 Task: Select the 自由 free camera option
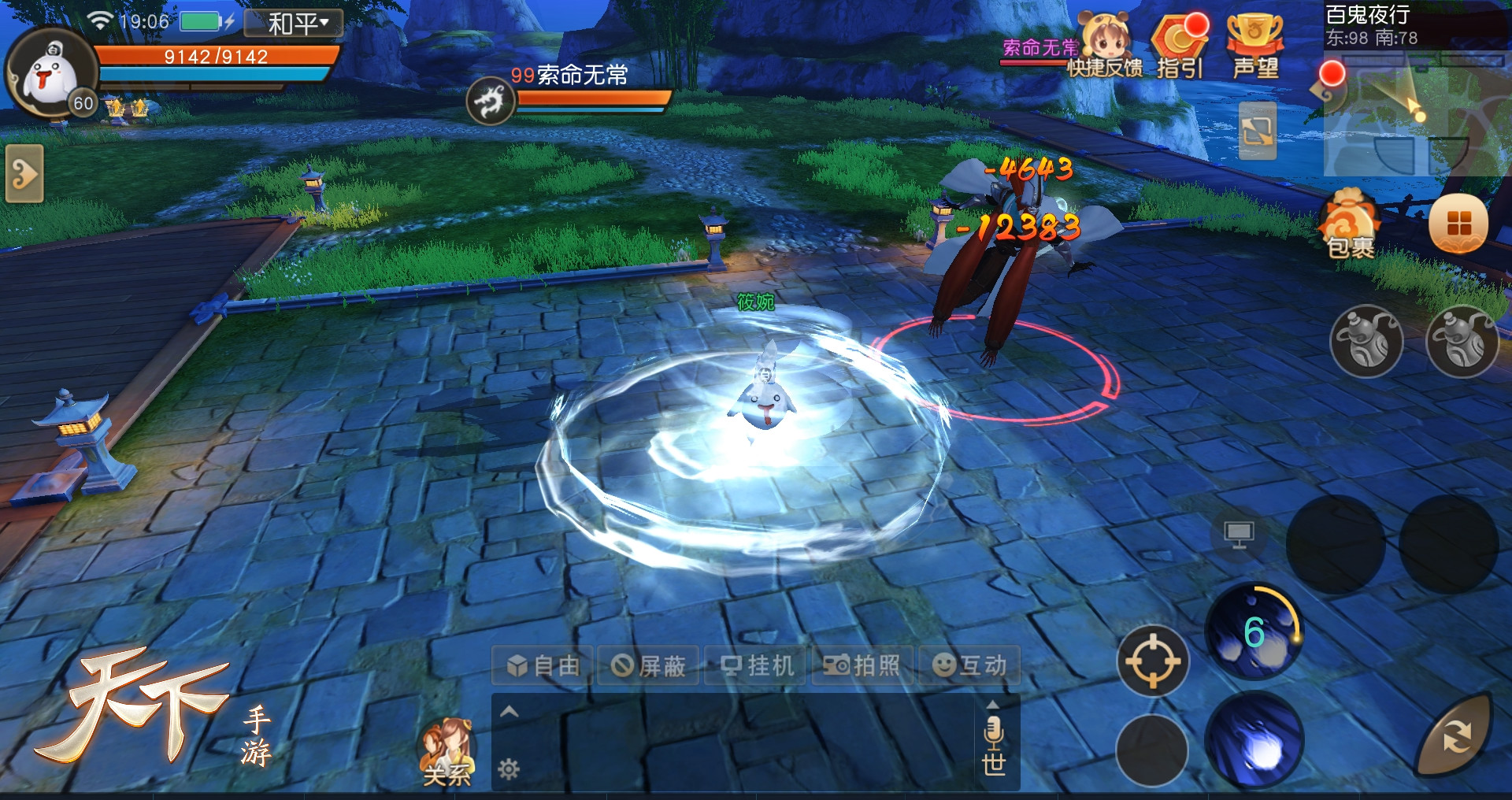click(x=543, y=666)
